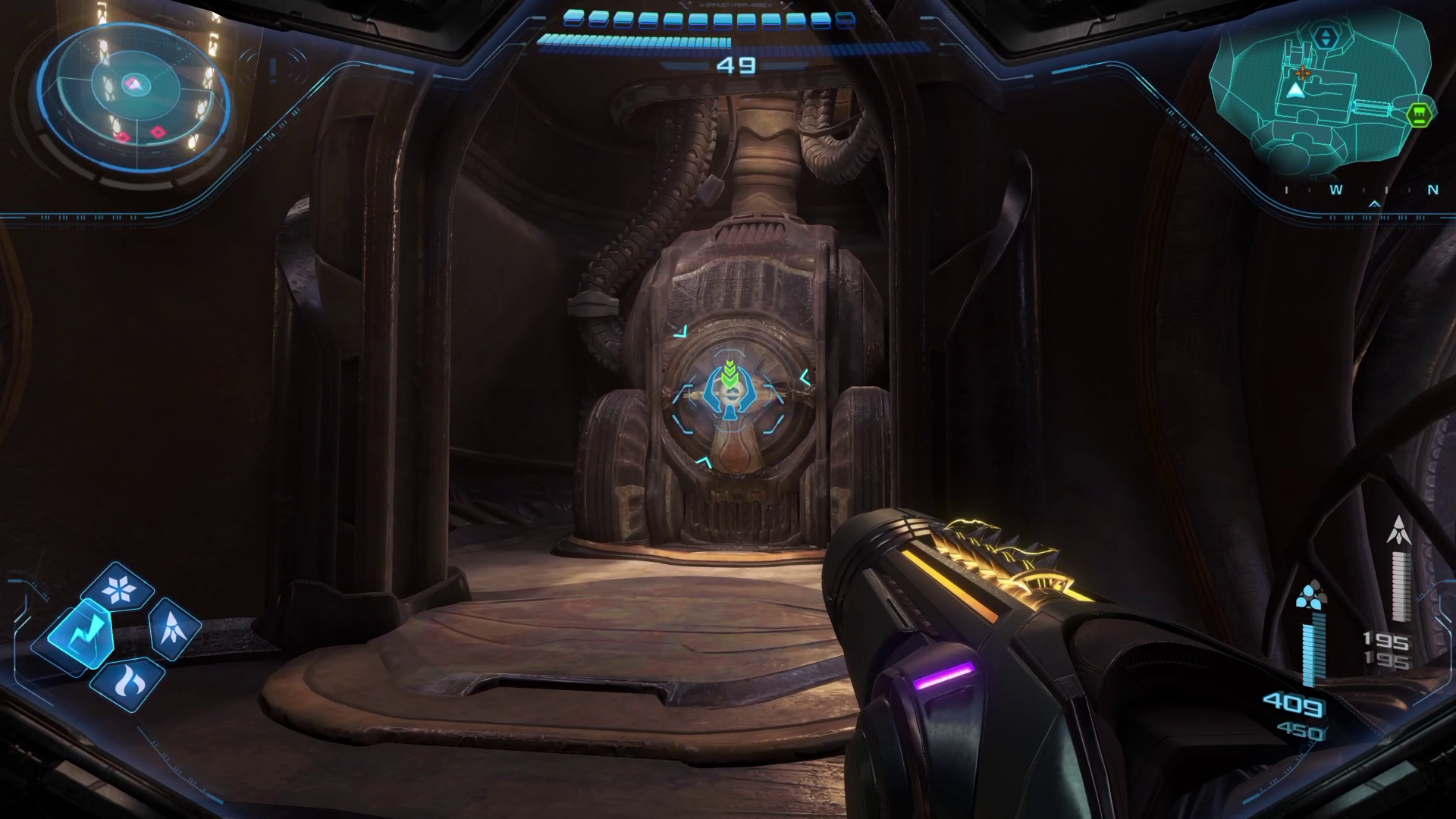Select the snowflake ice shot icon
Screen dimensions: 1456x819
118,589
